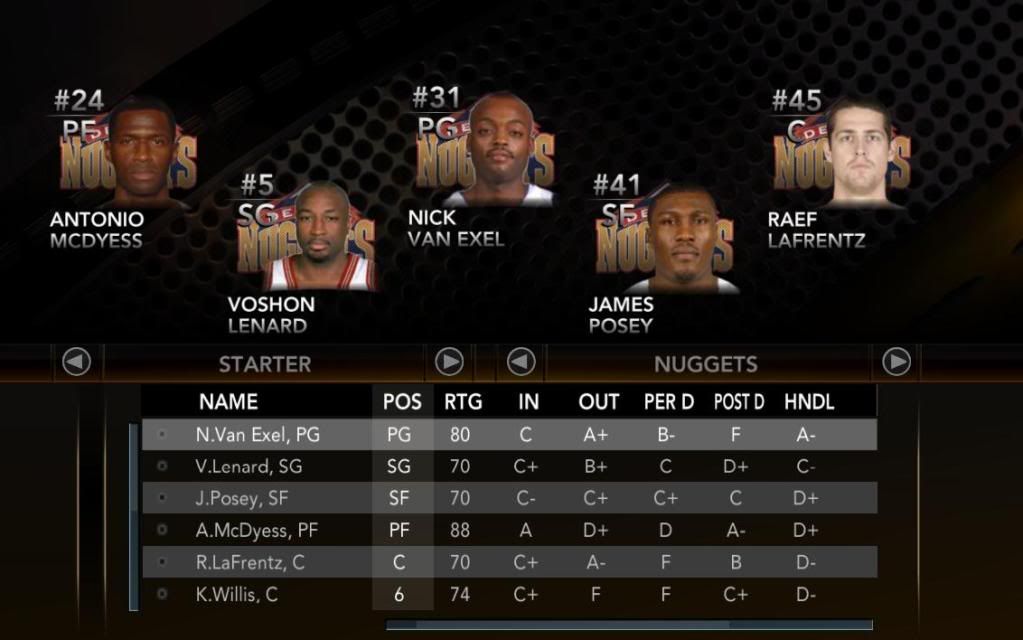This screenshot has width=1023, height=640.
Task: Choose sixth man K.Willis in the list
Action: (x=510, y=594)
